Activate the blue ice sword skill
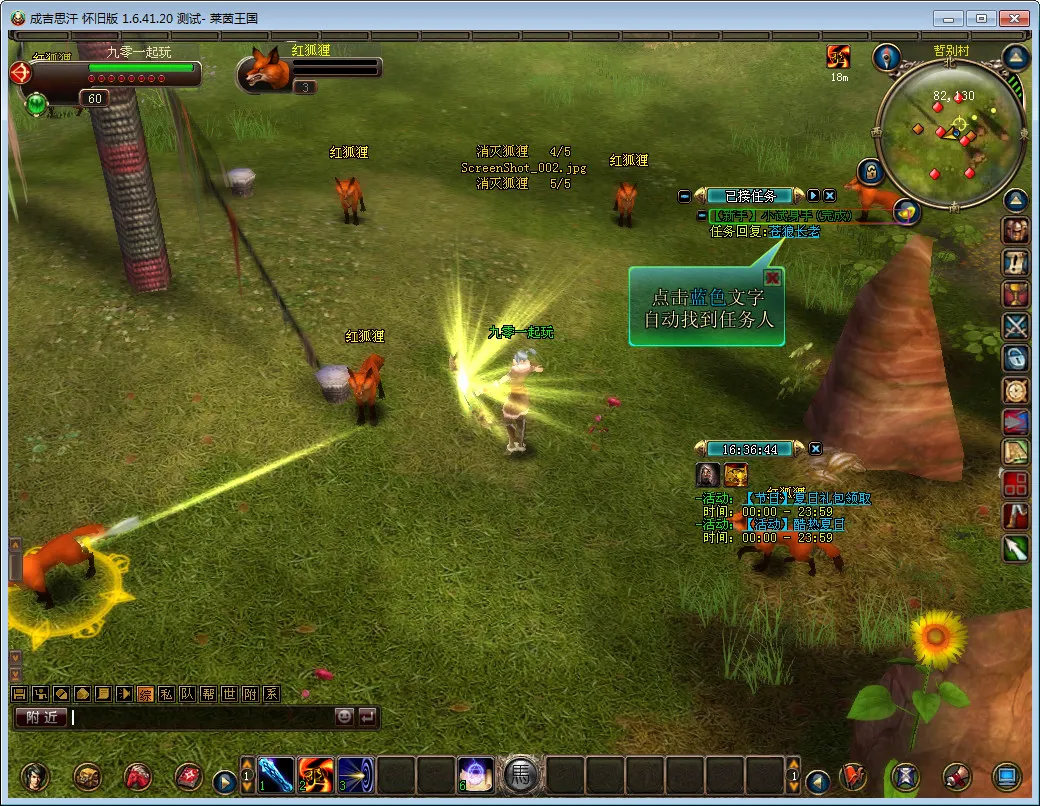The image size is (1040, 806). click(276, 775)
